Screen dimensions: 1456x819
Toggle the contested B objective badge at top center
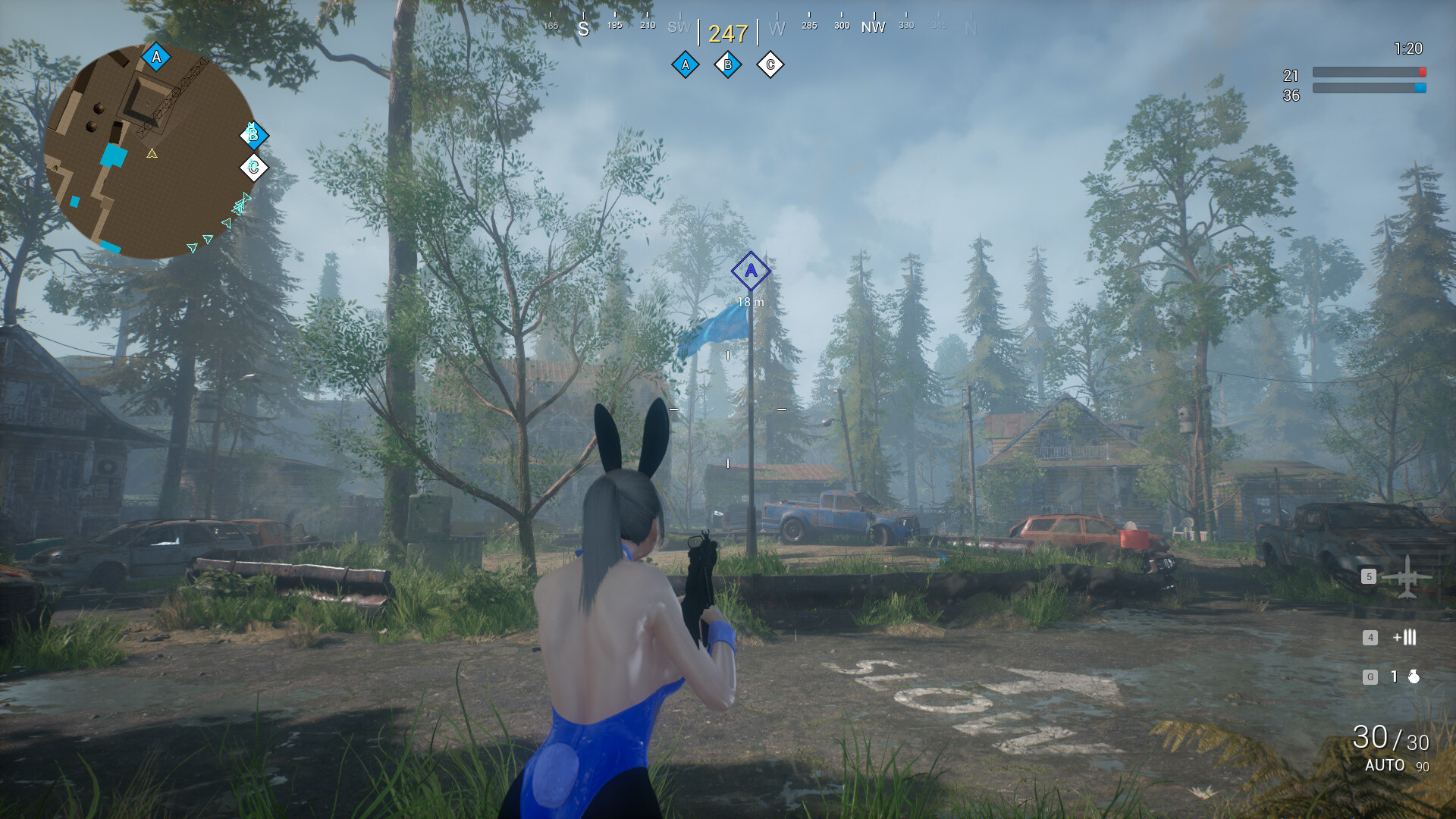(x=727, y=65)
